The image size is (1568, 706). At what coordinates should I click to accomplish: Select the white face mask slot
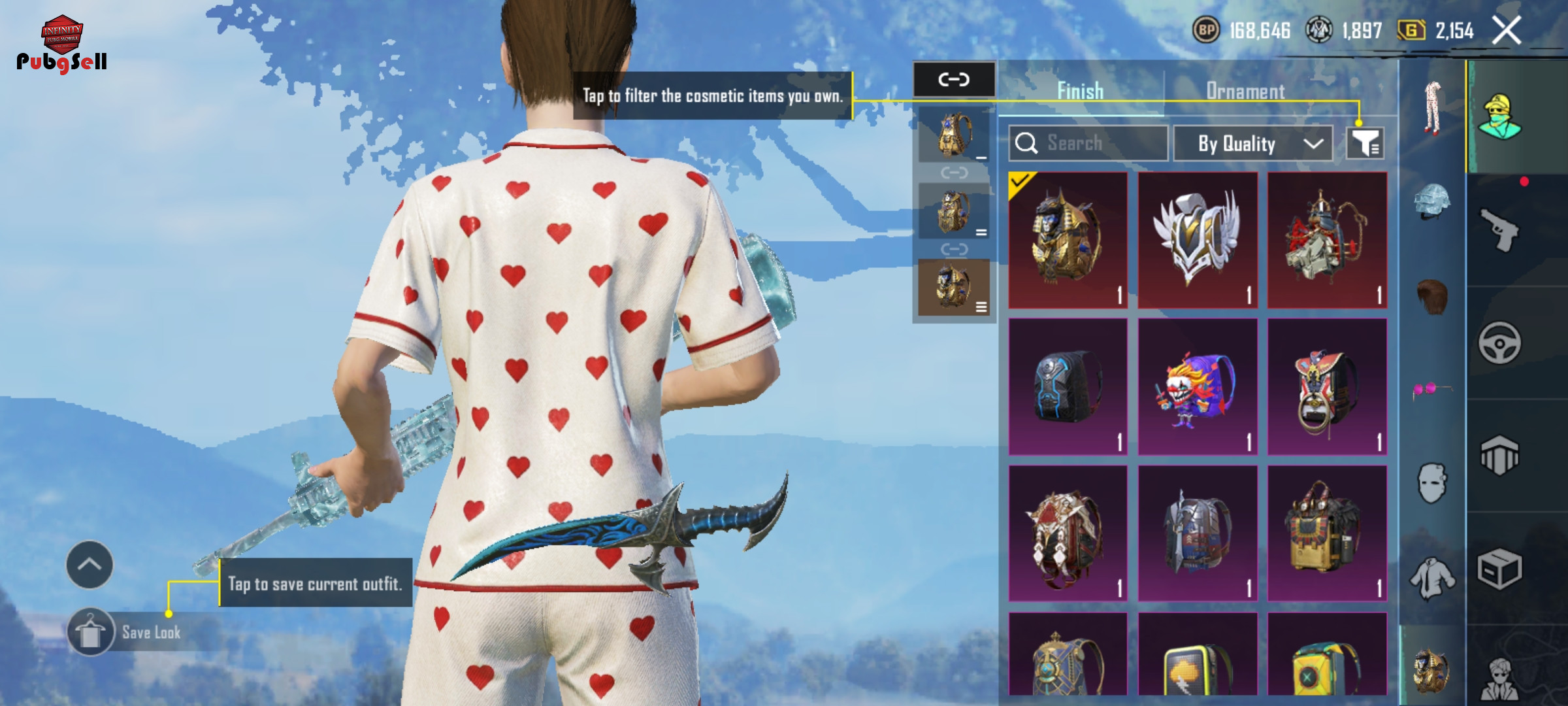click(1432, 484)
